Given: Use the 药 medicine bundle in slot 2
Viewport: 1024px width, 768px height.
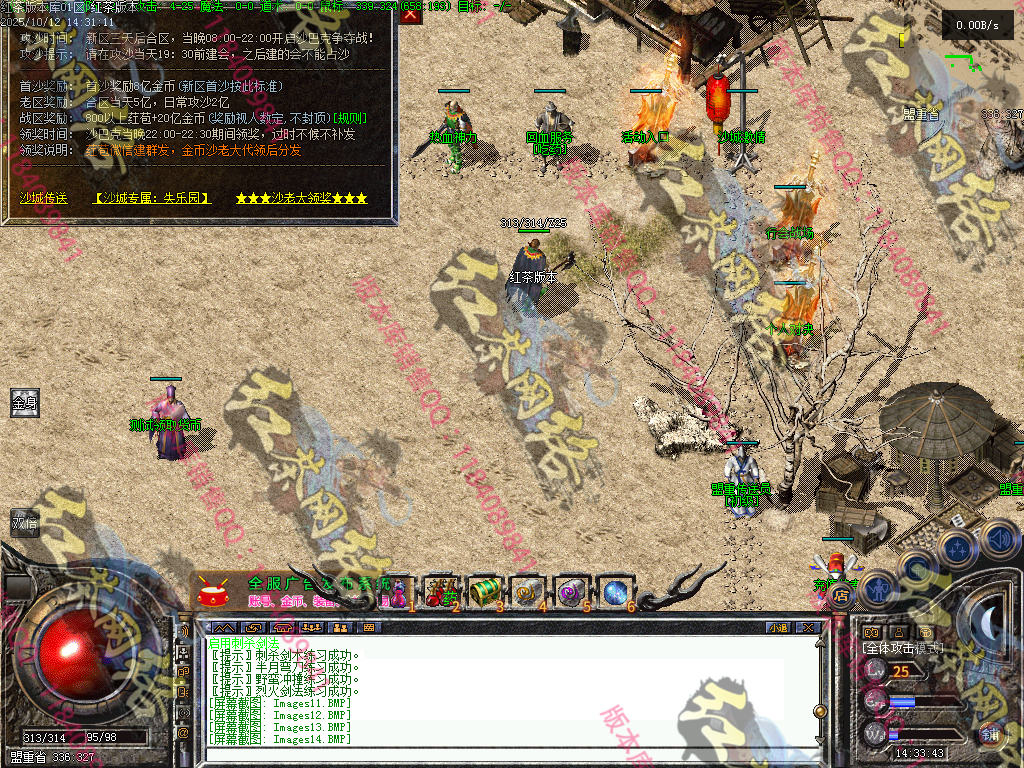Looking at the screenshot, I should [x=441, y=592].
